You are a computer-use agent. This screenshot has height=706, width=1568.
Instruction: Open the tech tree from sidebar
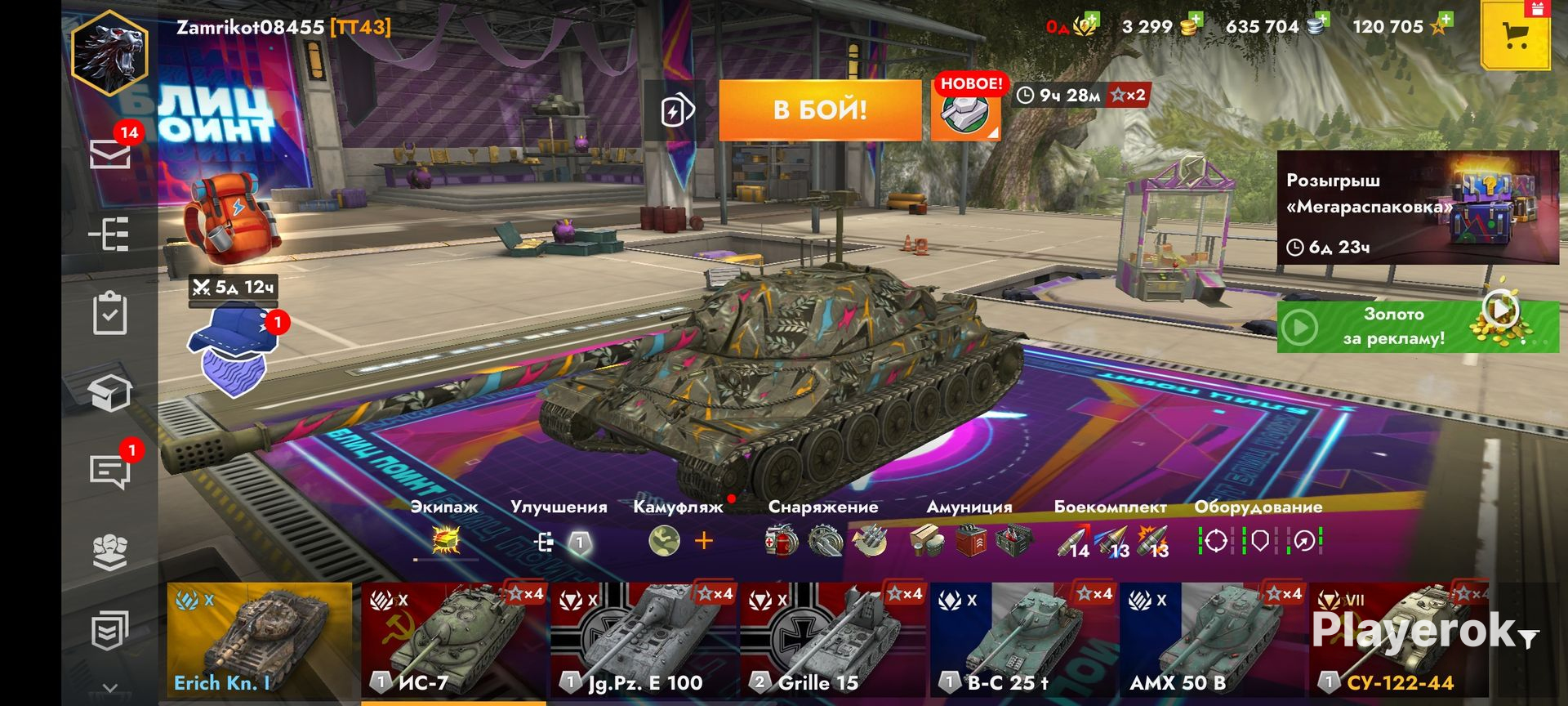[x=110, y=235]
